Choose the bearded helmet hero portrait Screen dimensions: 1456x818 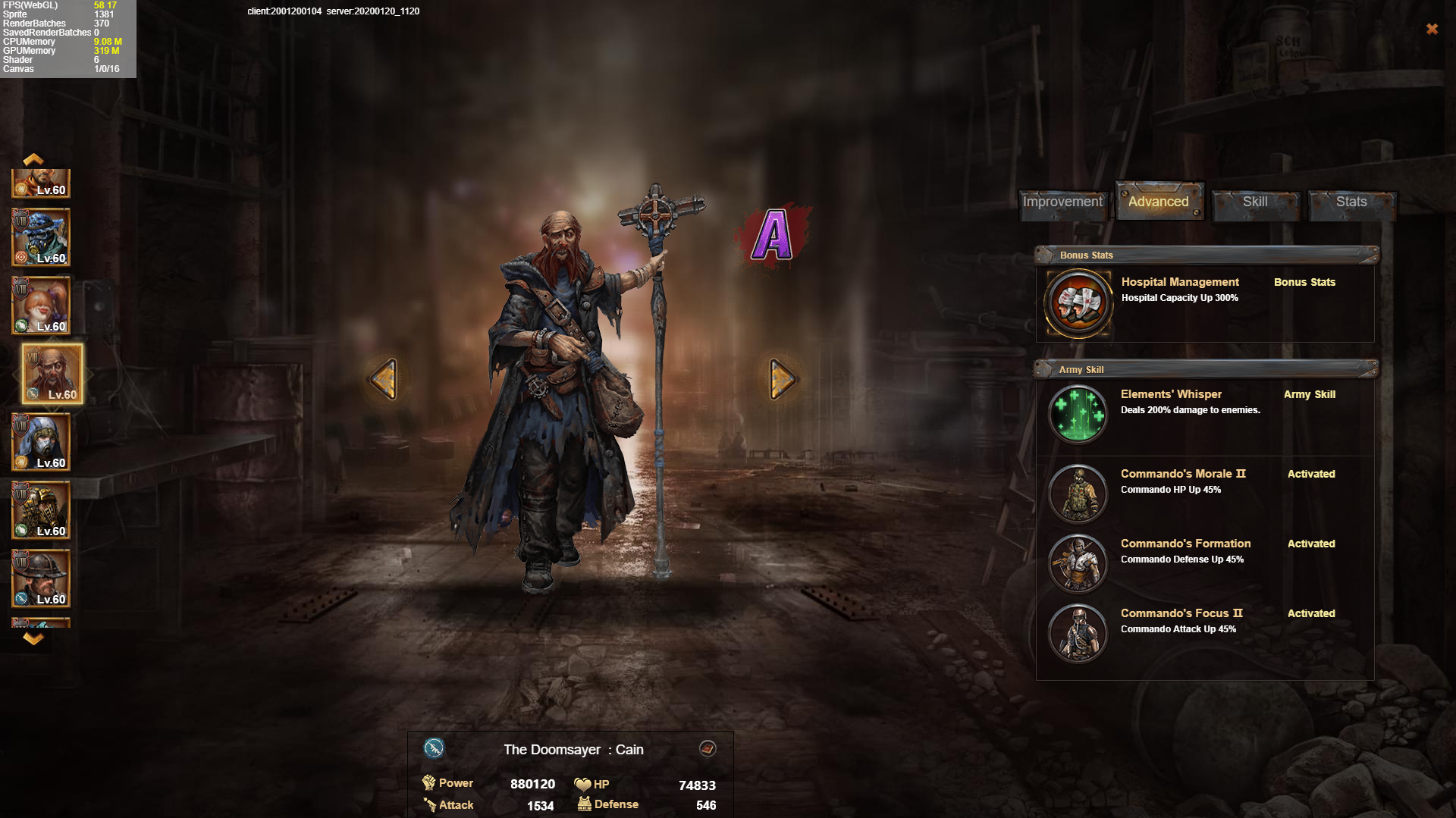tap(41, 578)
